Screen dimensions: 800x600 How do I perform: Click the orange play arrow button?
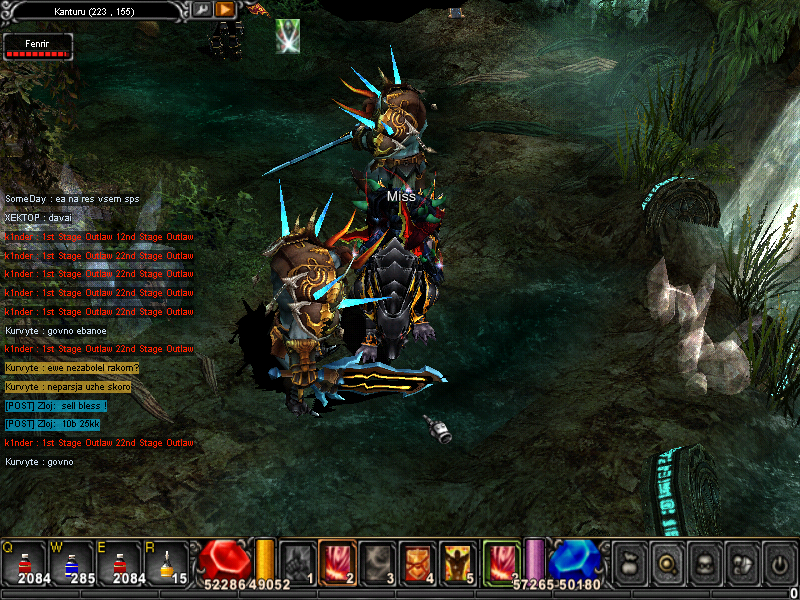(x=225, y=9)
